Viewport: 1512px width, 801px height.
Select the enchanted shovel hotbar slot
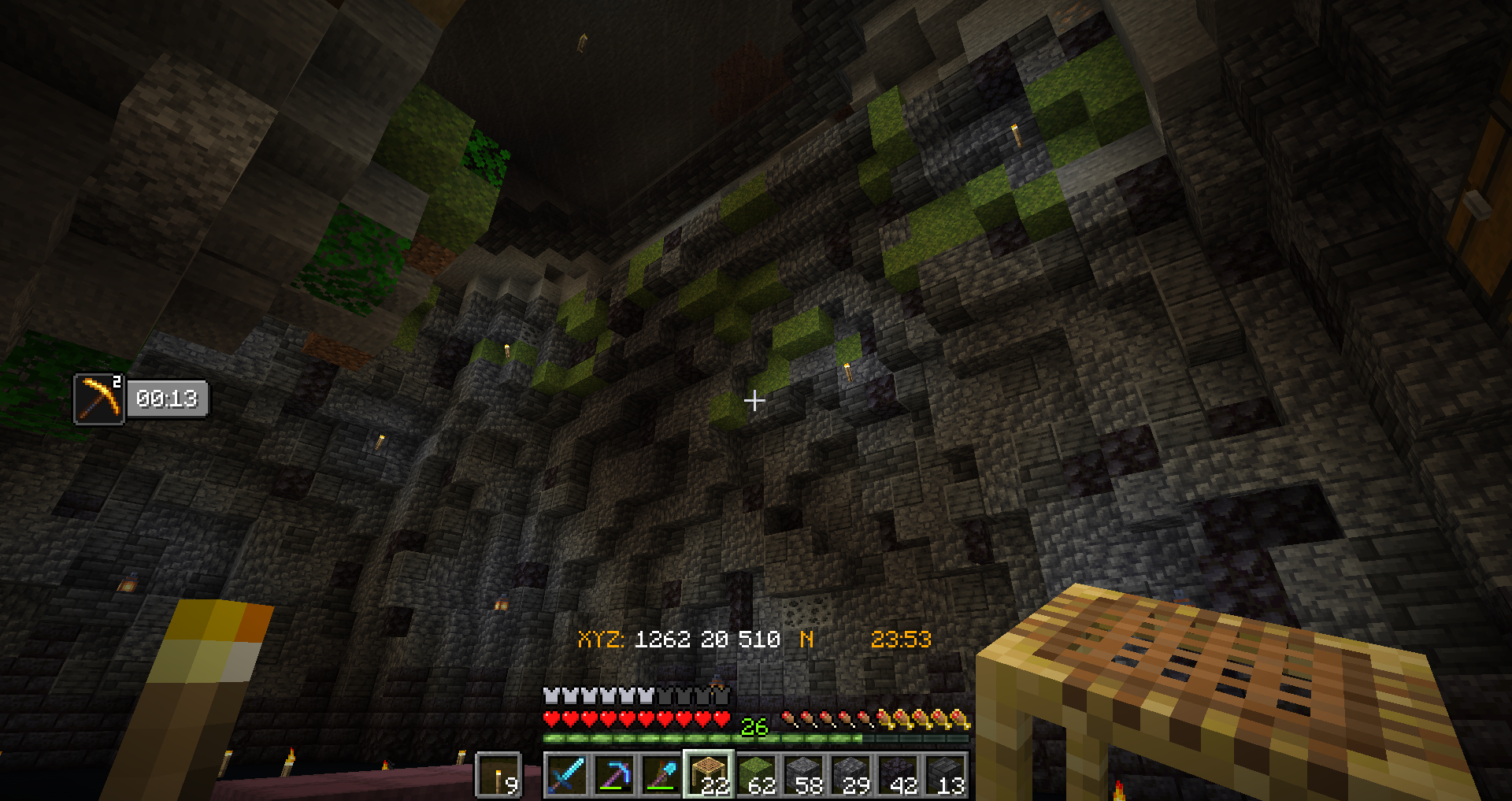(661, 775)
